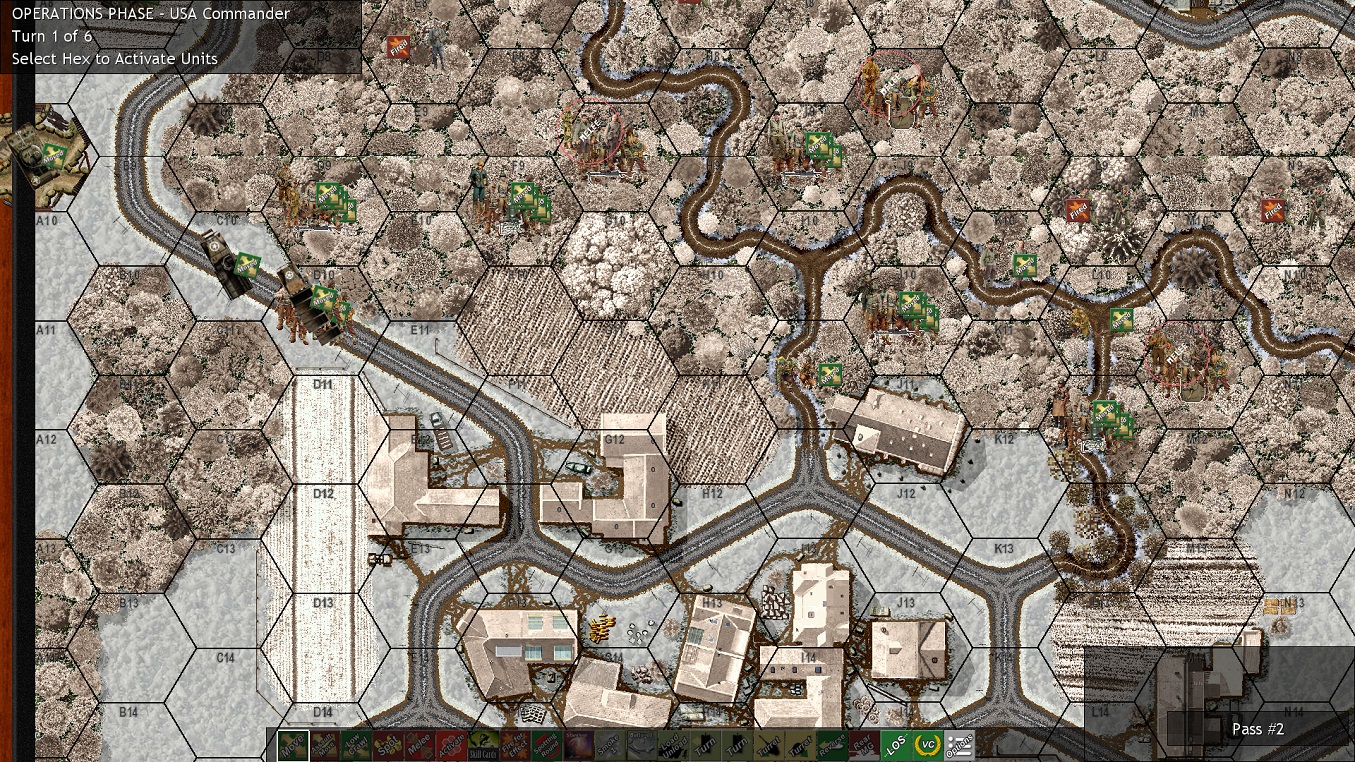Select the Reverse movement icon
1355x762 pixels.
[833, 745]
